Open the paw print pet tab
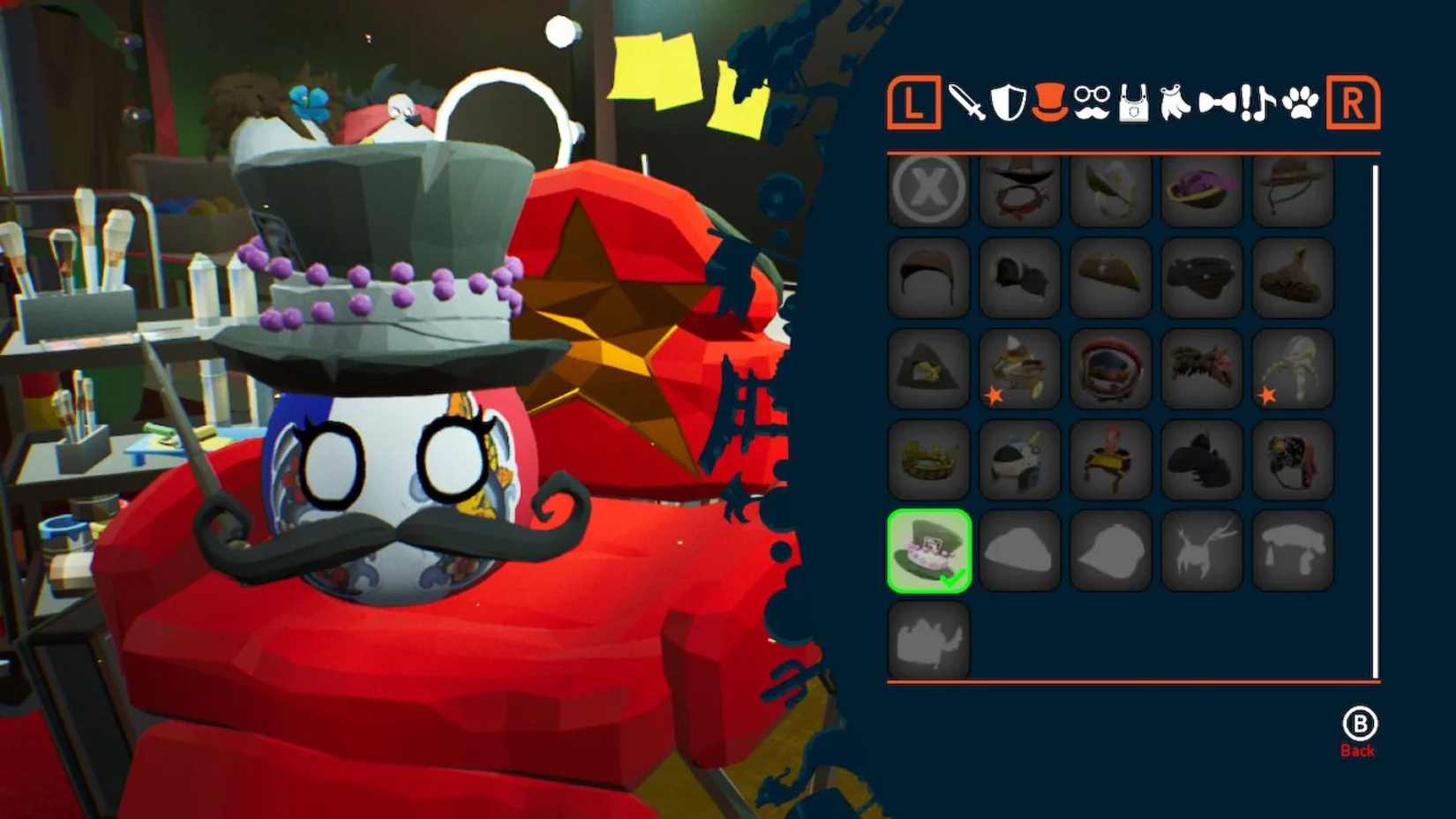 1300,103
